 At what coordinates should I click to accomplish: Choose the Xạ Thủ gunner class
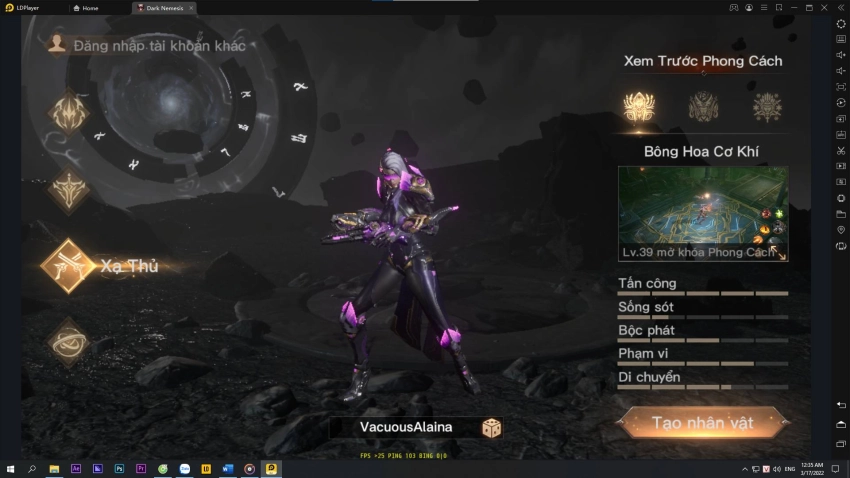[70, 266]
